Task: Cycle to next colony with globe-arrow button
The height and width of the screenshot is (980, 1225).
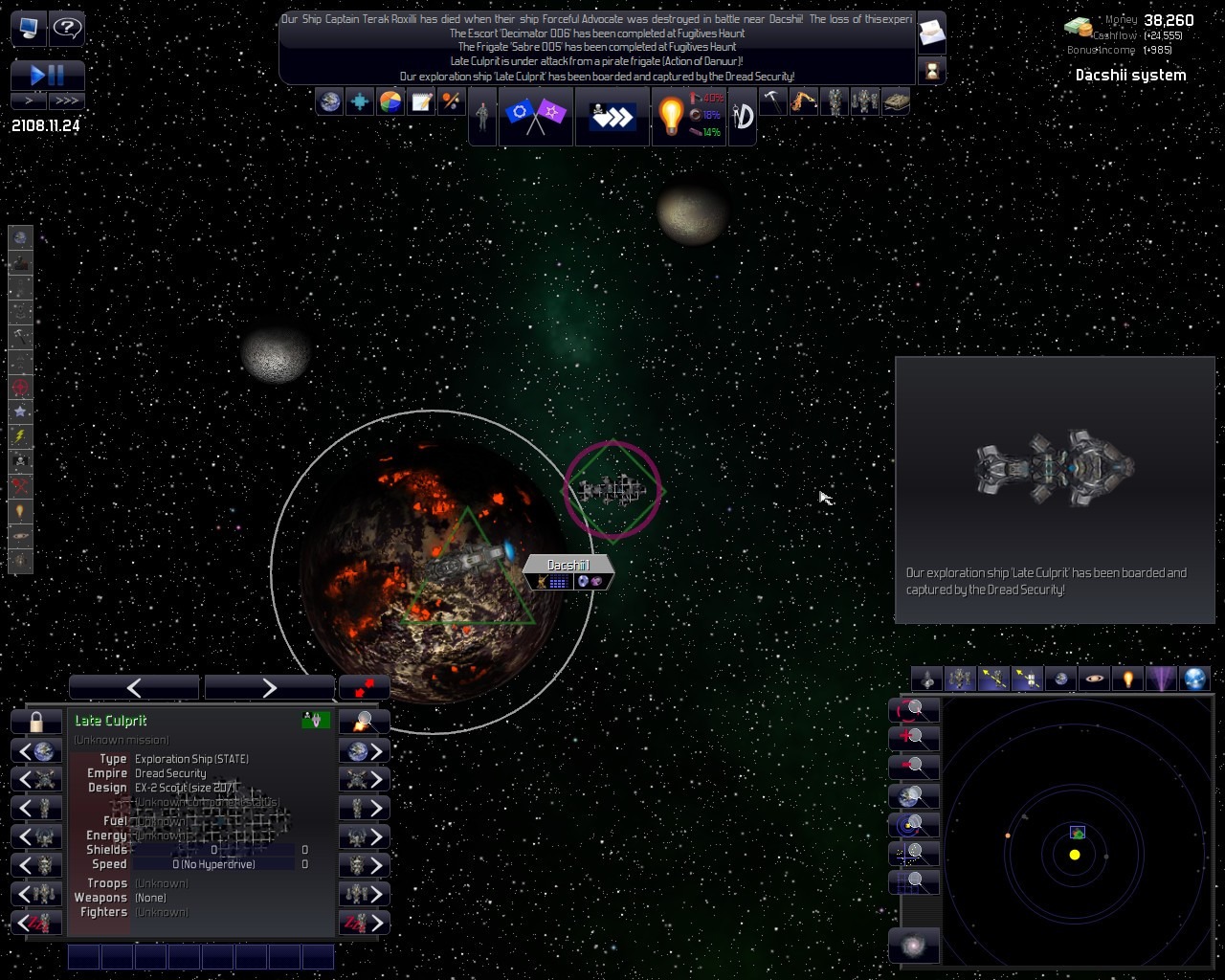Action: pos(365,751)
